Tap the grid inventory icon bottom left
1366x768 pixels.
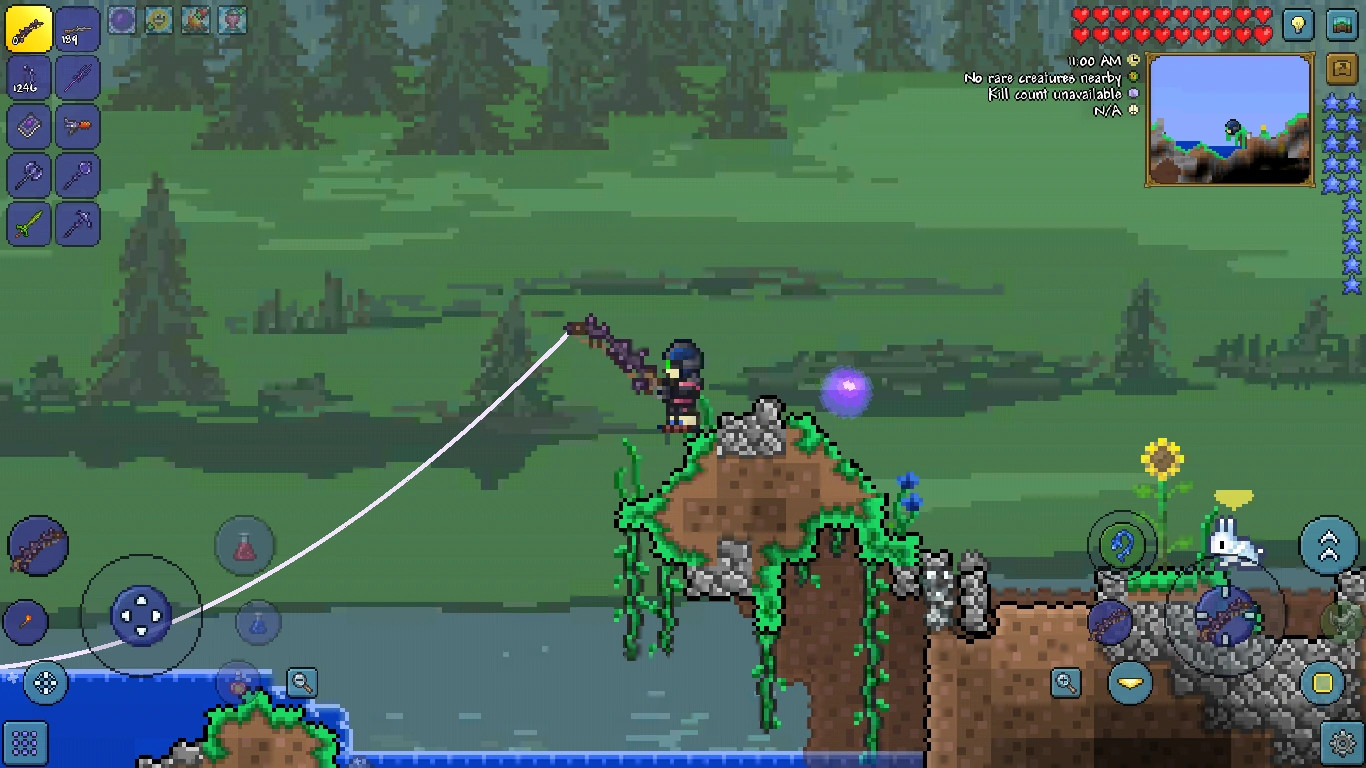(x=23, y=742)
